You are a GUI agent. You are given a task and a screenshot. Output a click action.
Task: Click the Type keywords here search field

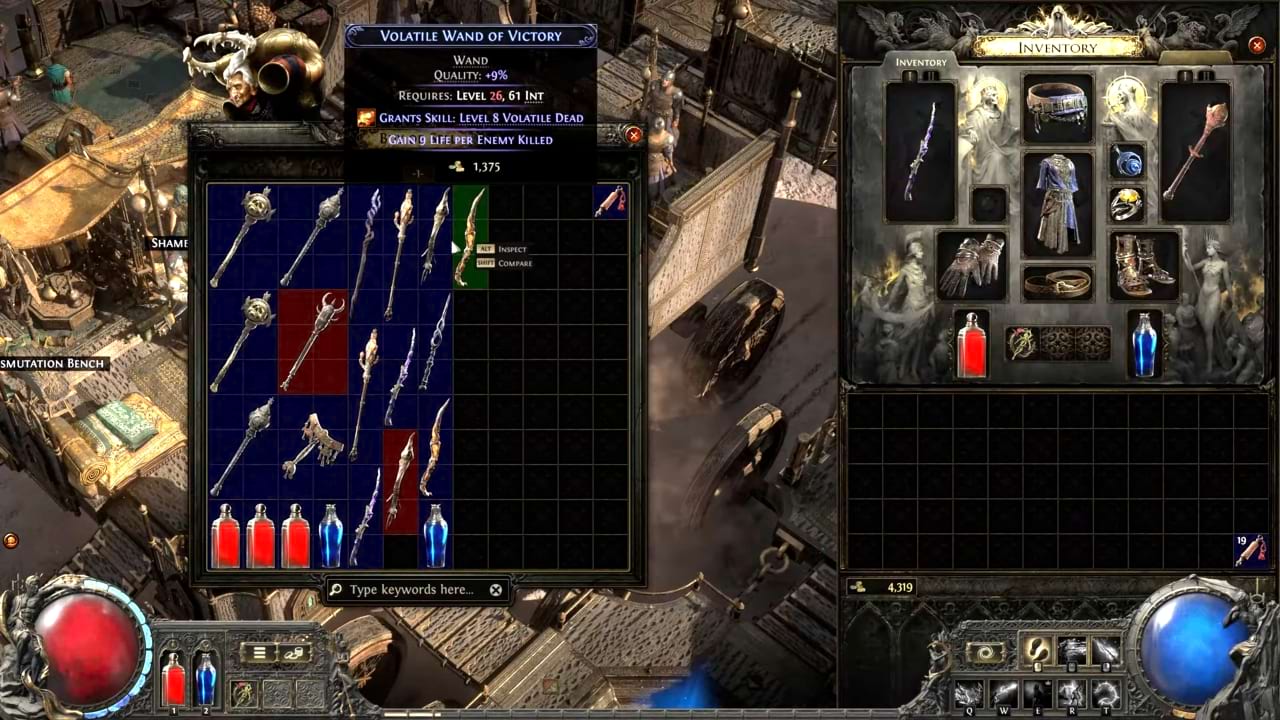[410, 590]
